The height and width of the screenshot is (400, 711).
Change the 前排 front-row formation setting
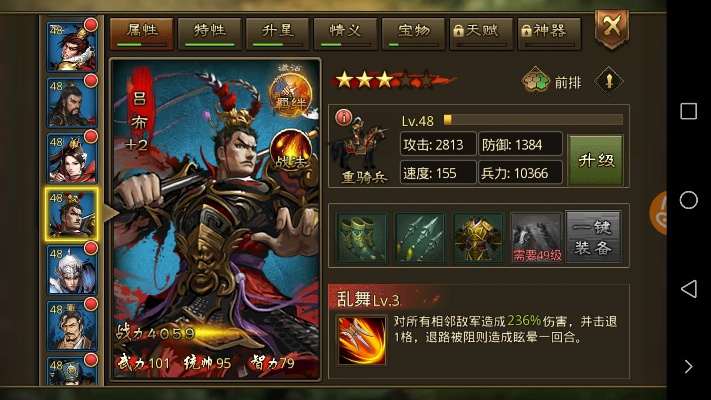pos(553,82)
